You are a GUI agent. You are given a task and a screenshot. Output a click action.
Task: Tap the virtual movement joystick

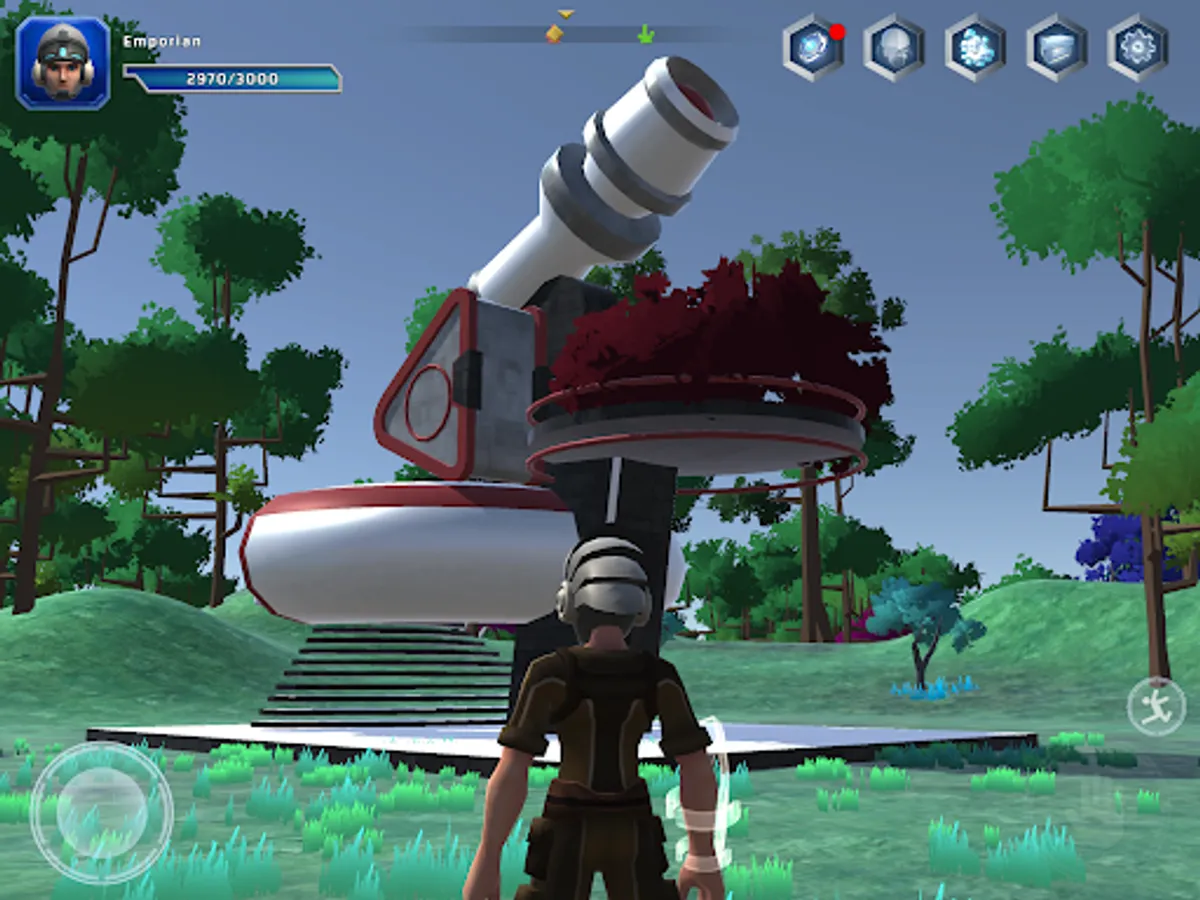point(101,812)
